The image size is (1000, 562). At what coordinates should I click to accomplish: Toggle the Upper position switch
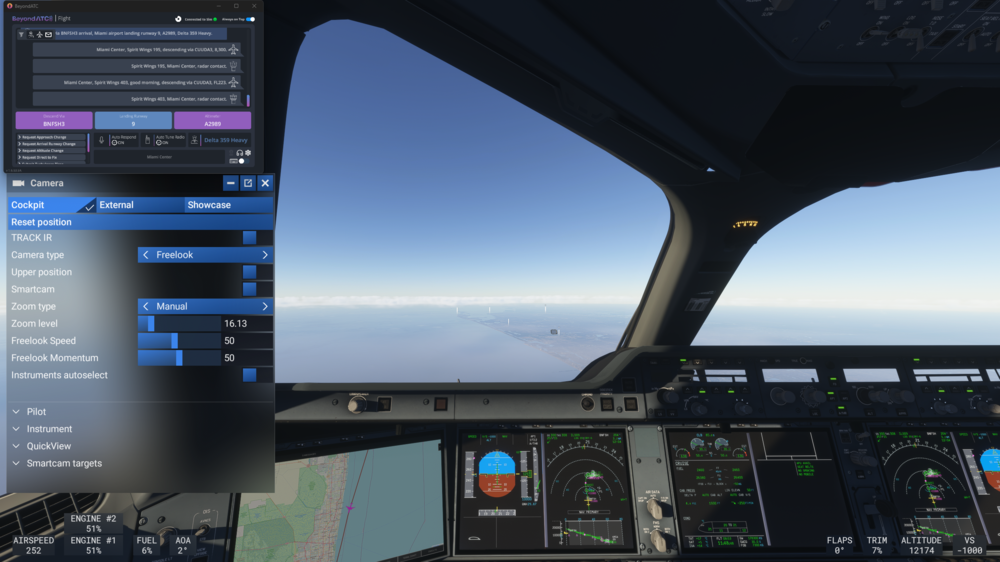pos(249,272)
